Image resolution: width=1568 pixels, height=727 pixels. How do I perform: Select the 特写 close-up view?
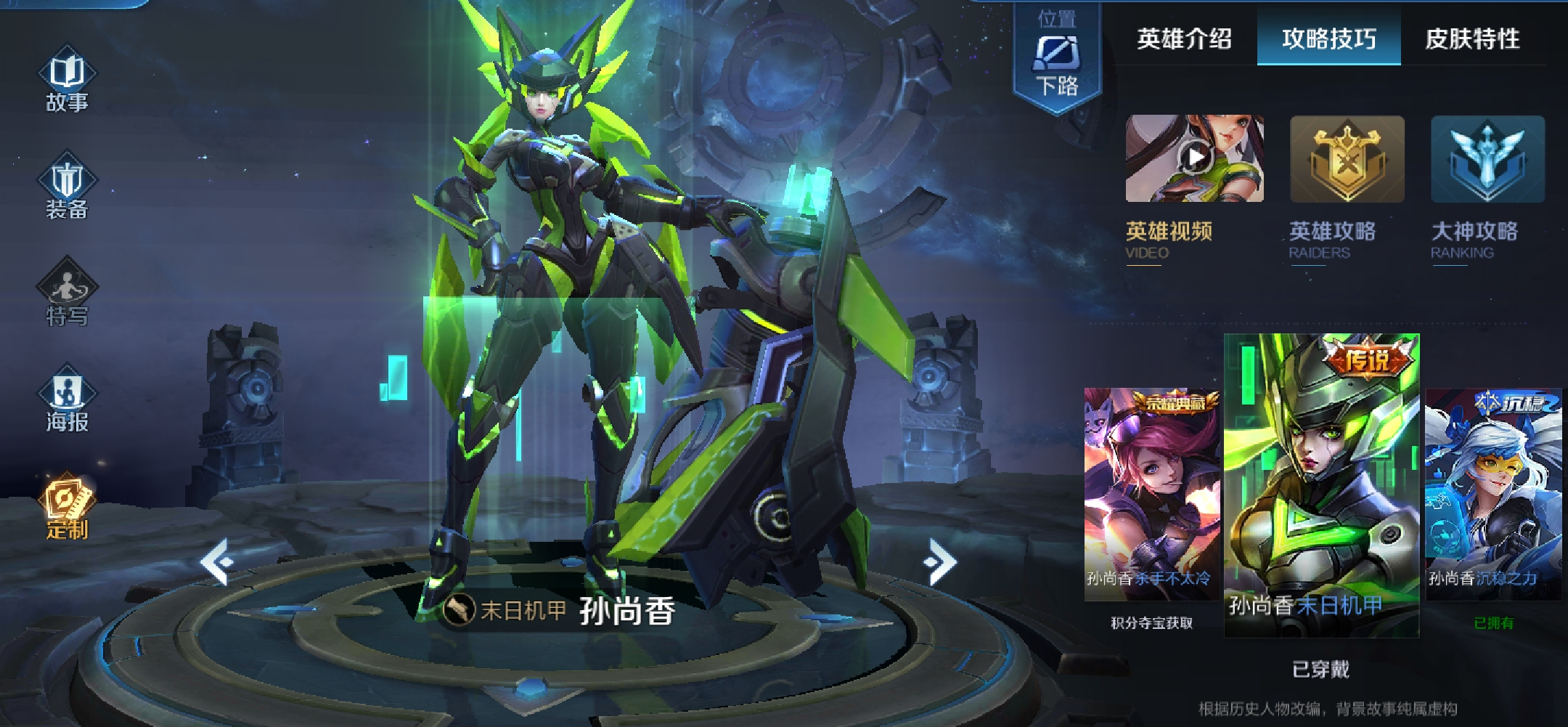67,293
